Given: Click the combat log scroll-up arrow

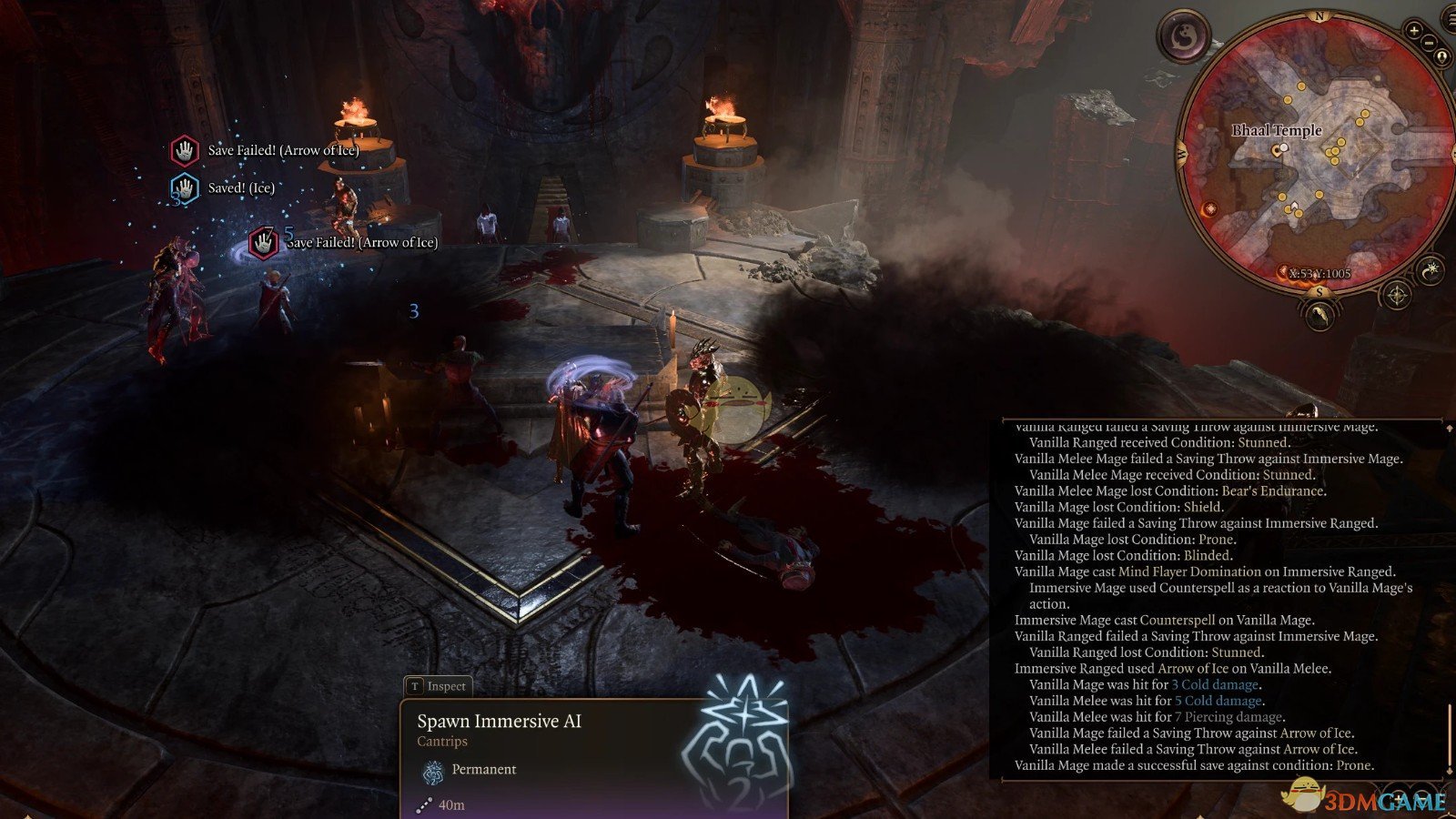Looking at the screenshot, I should 1449,426.
